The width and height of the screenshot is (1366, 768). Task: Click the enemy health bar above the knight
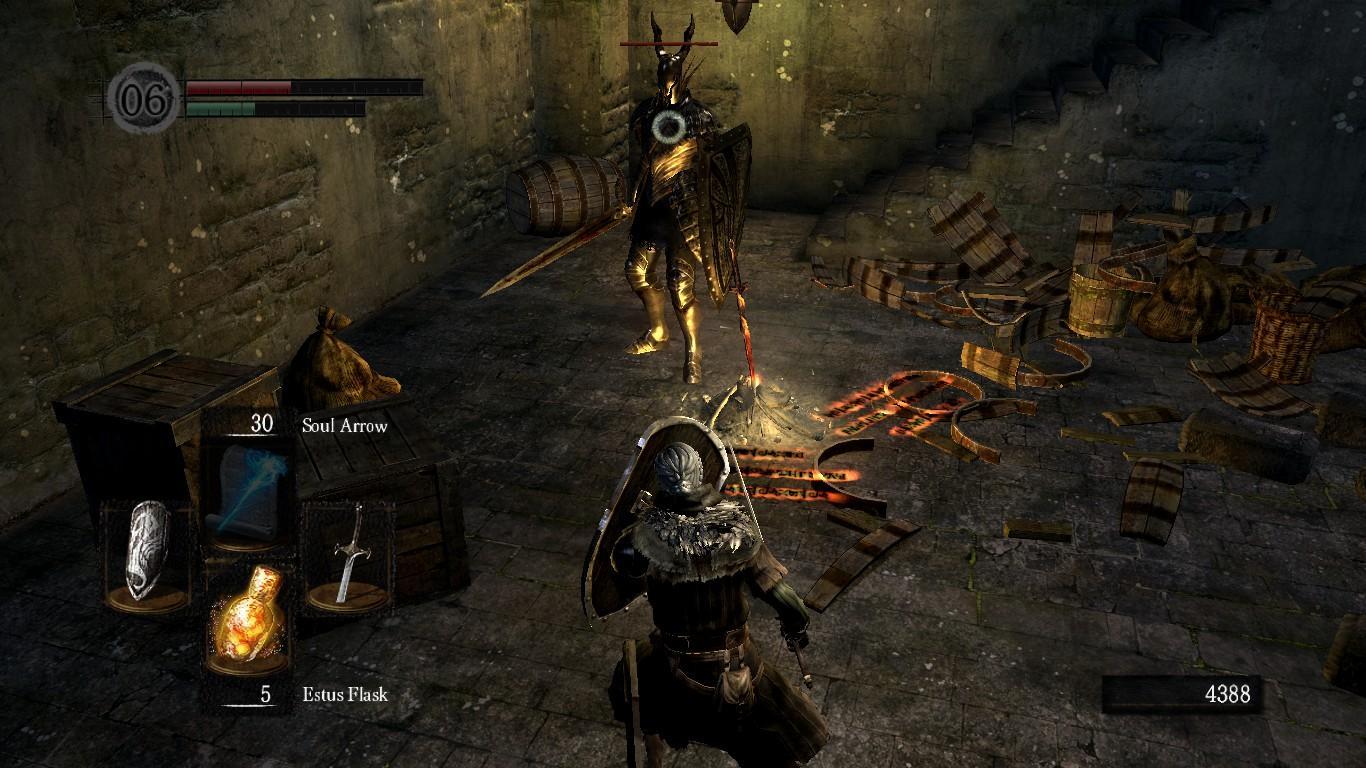670,43
